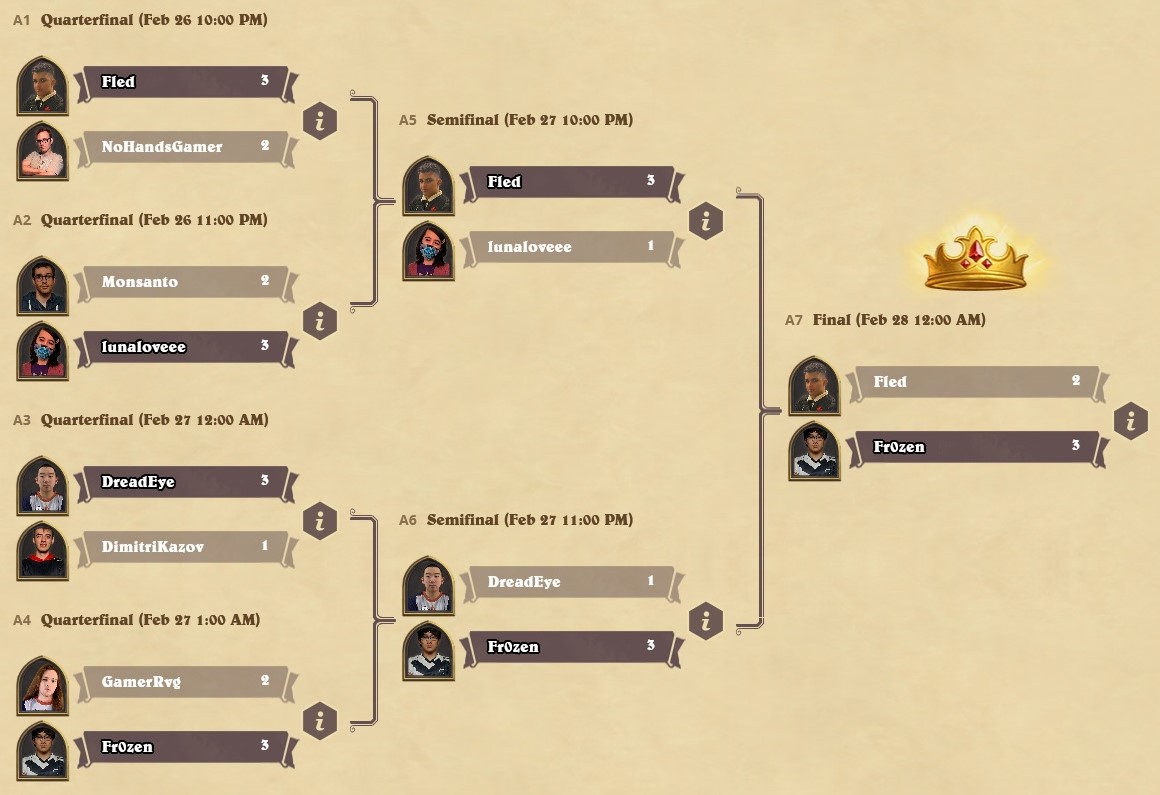This screenshot has width=1160, height=795.
Task: Click GamerRvg's player portrait
Action: point(43,686)
